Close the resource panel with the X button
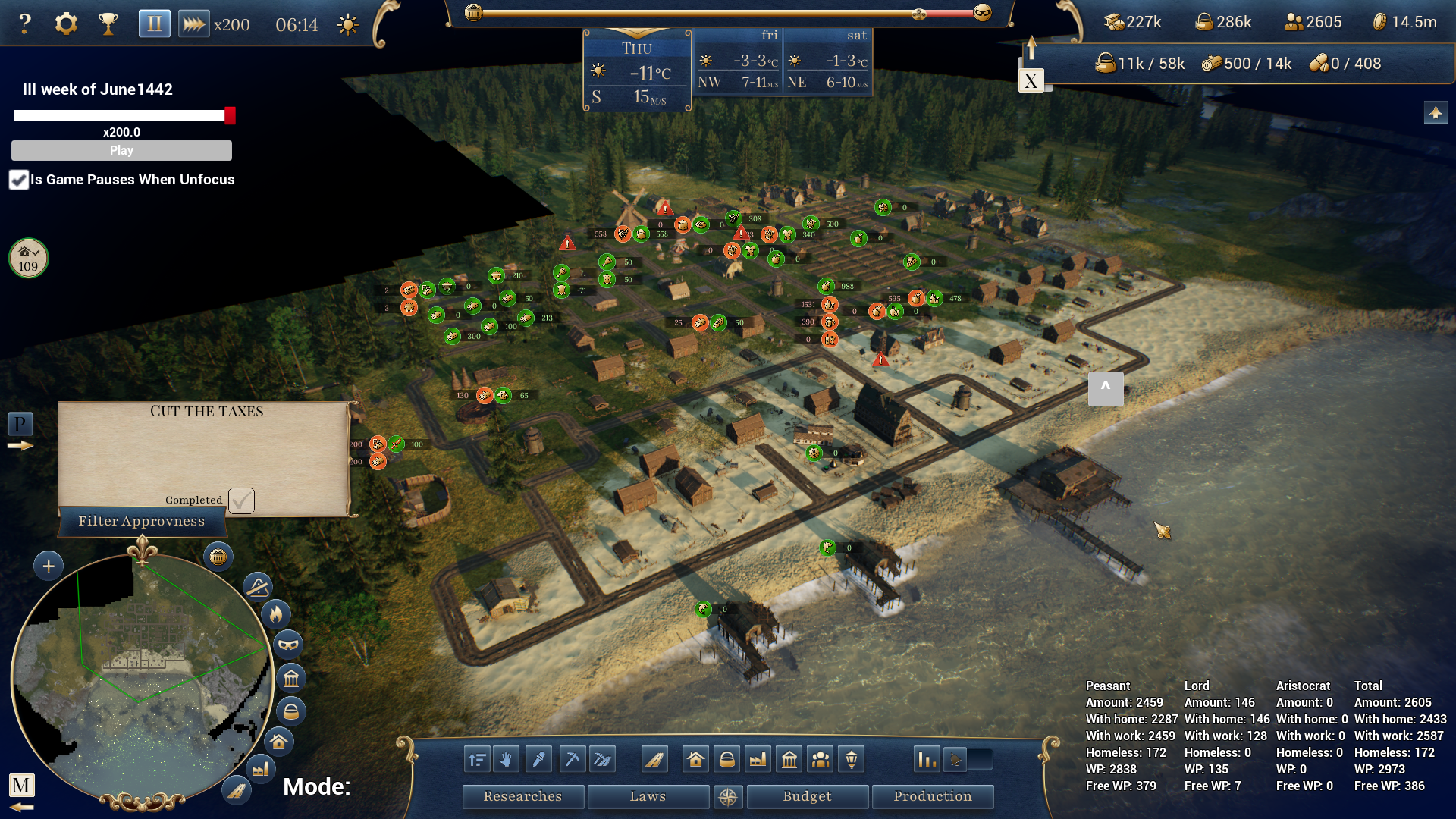This screenshot has width=1456, height=819. click(1031, 80)
